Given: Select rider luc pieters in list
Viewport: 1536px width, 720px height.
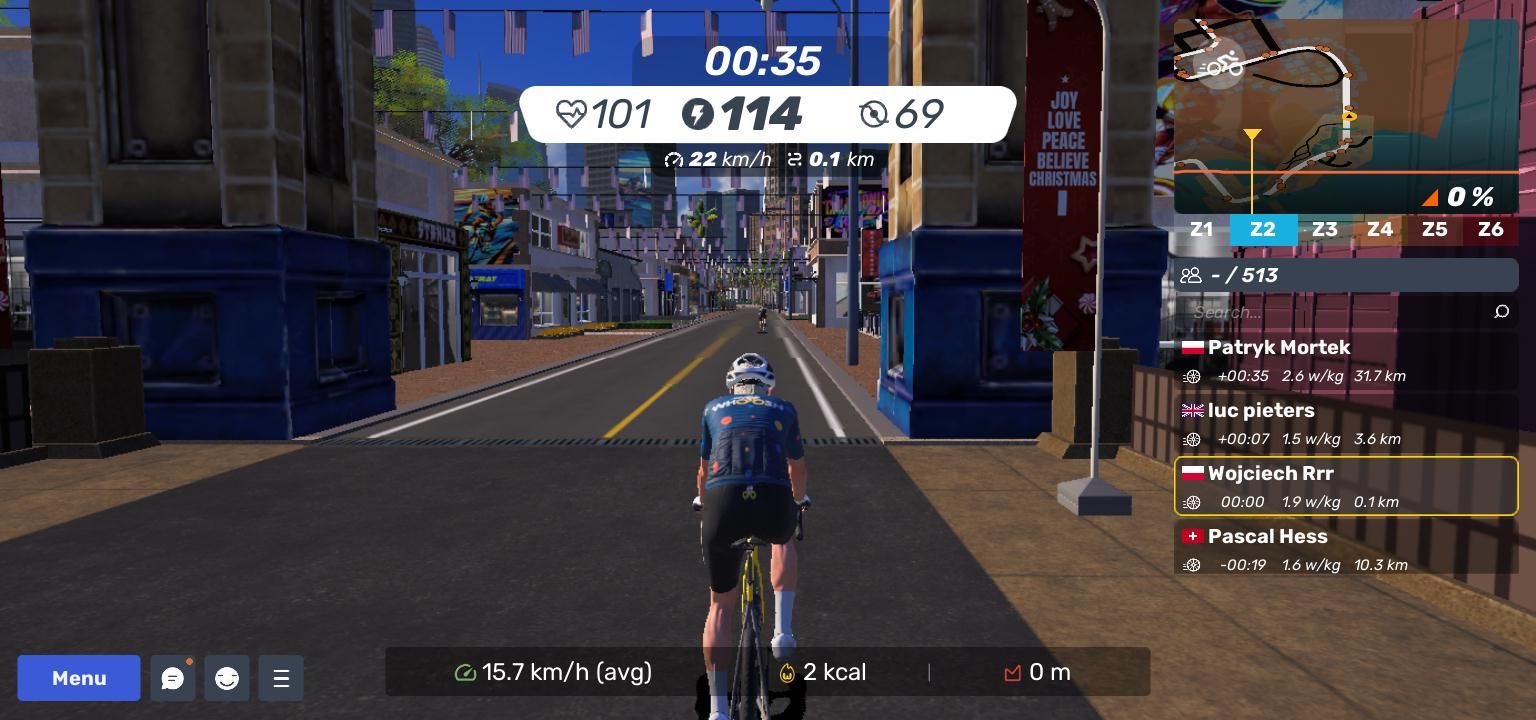Looking at the screenshot, I should click(x=1345, y=423).
